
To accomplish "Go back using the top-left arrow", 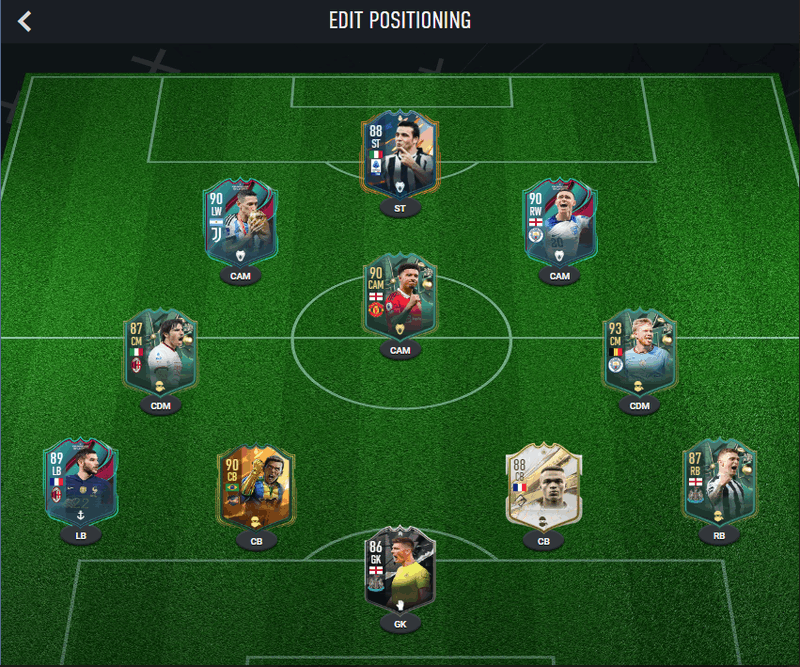I will pyautogui.click(x=25, y=21).
